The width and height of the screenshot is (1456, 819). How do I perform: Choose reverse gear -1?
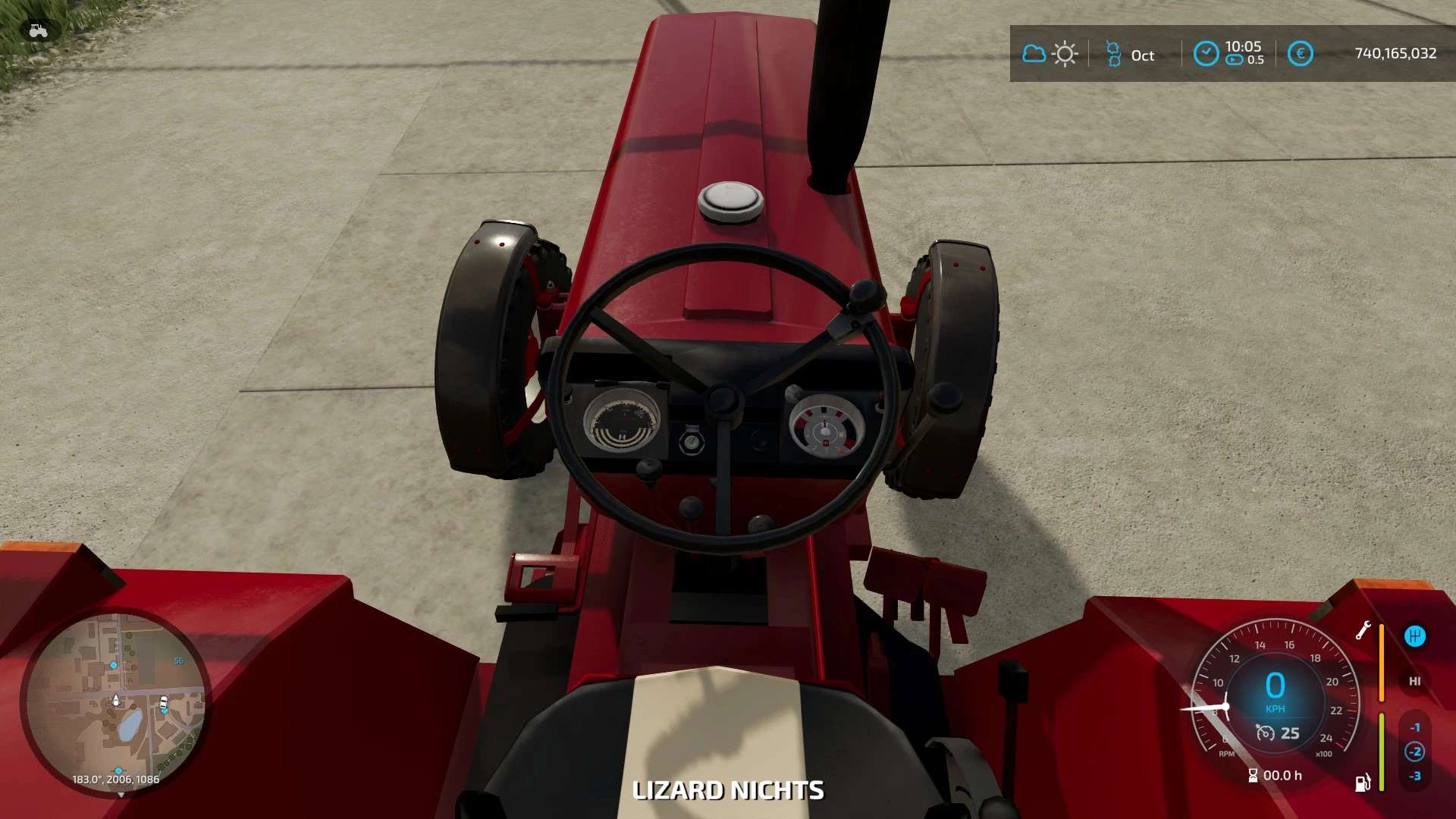point(1414,727)
